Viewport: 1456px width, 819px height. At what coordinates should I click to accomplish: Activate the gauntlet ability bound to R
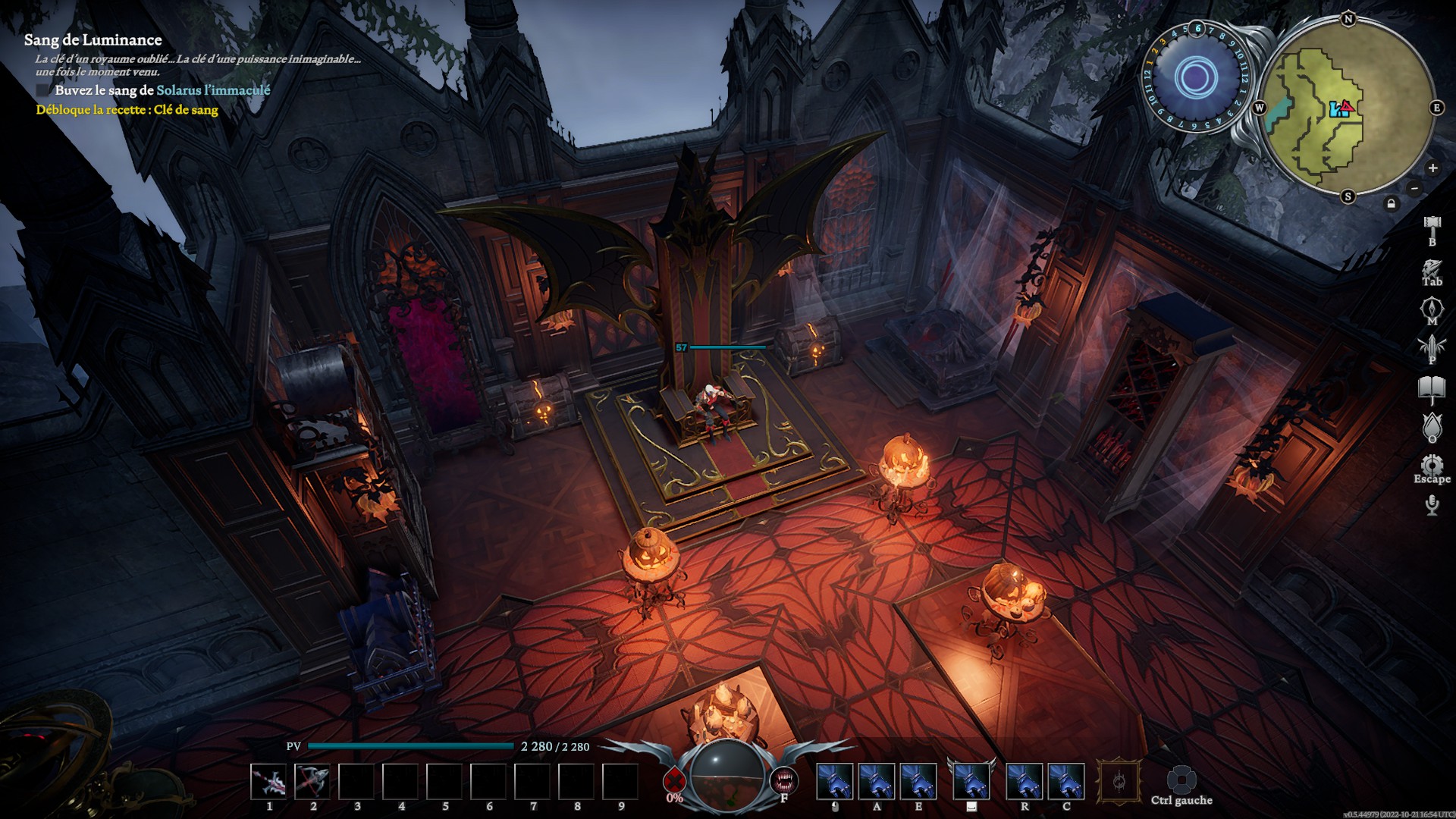pyautogui.click(x=1024, y=782)
